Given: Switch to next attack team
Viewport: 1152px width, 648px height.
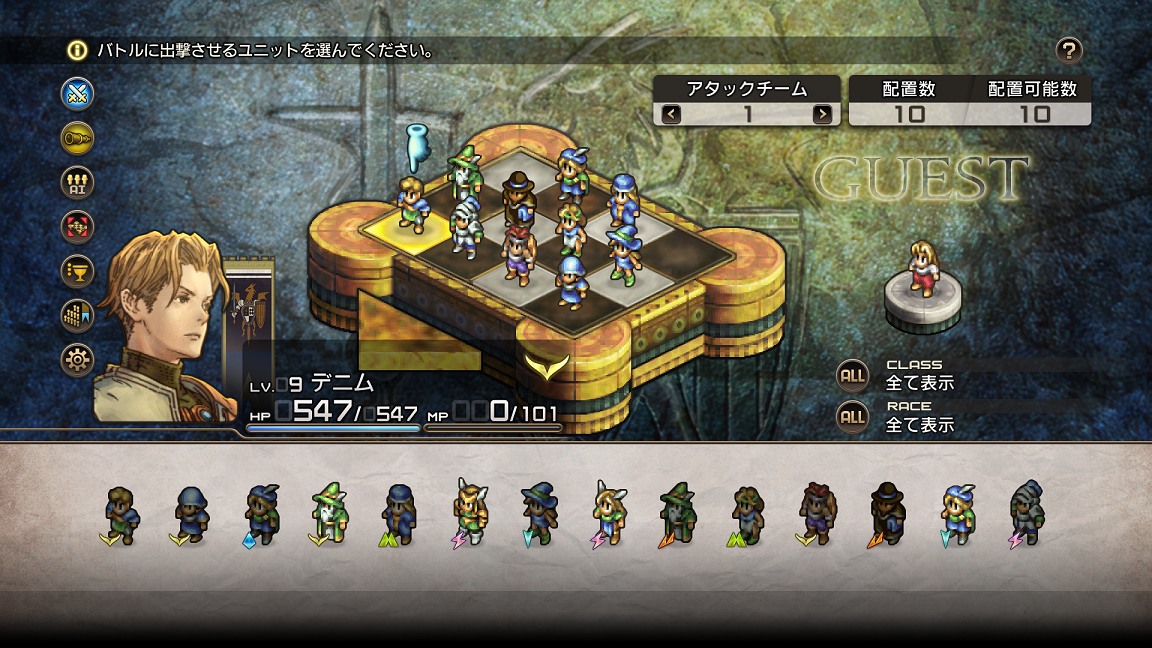Looking at the screenshot, I should click(822, 114).
